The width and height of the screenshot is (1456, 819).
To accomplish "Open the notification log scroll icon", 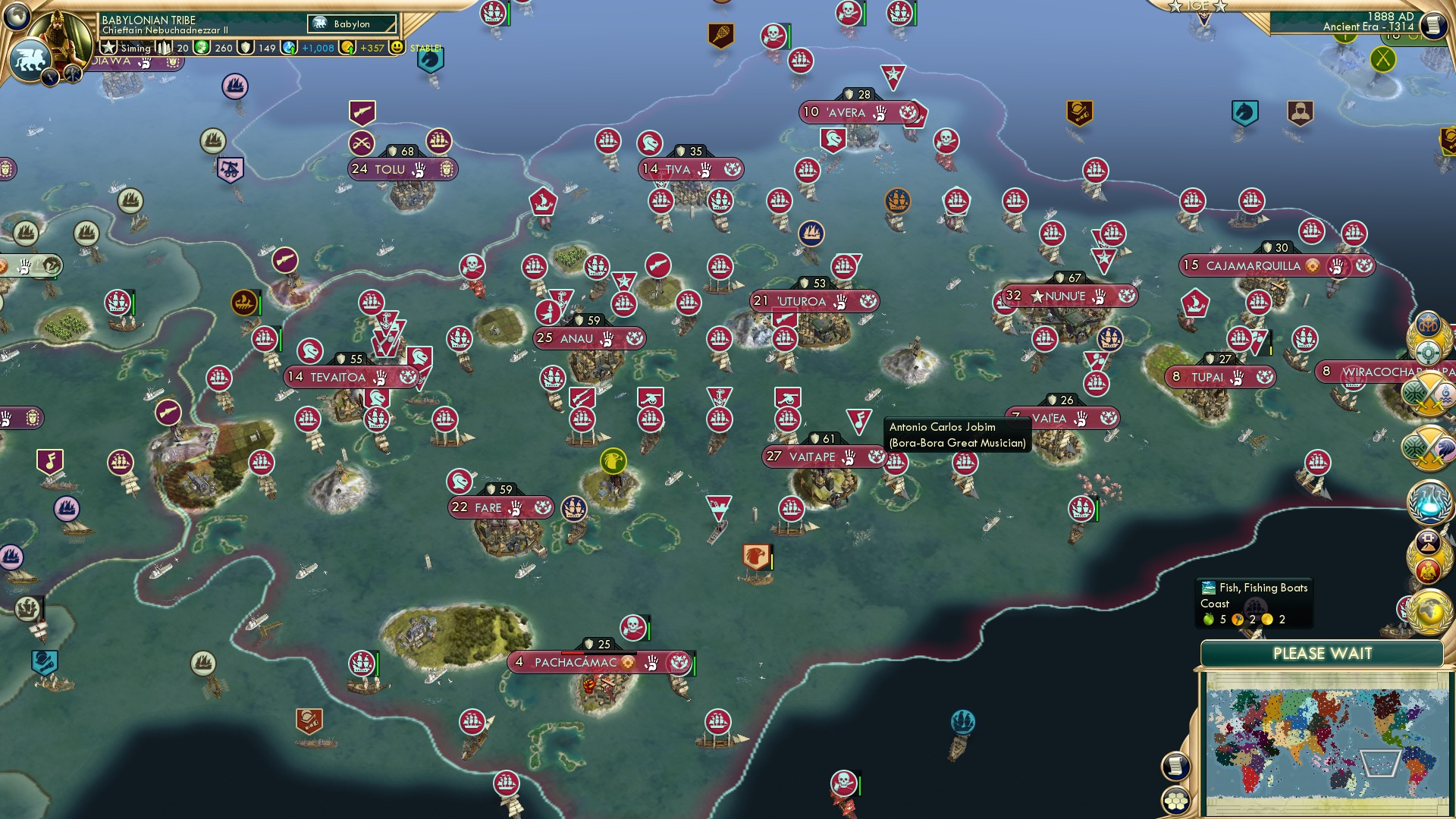I will click(1175, 767).
